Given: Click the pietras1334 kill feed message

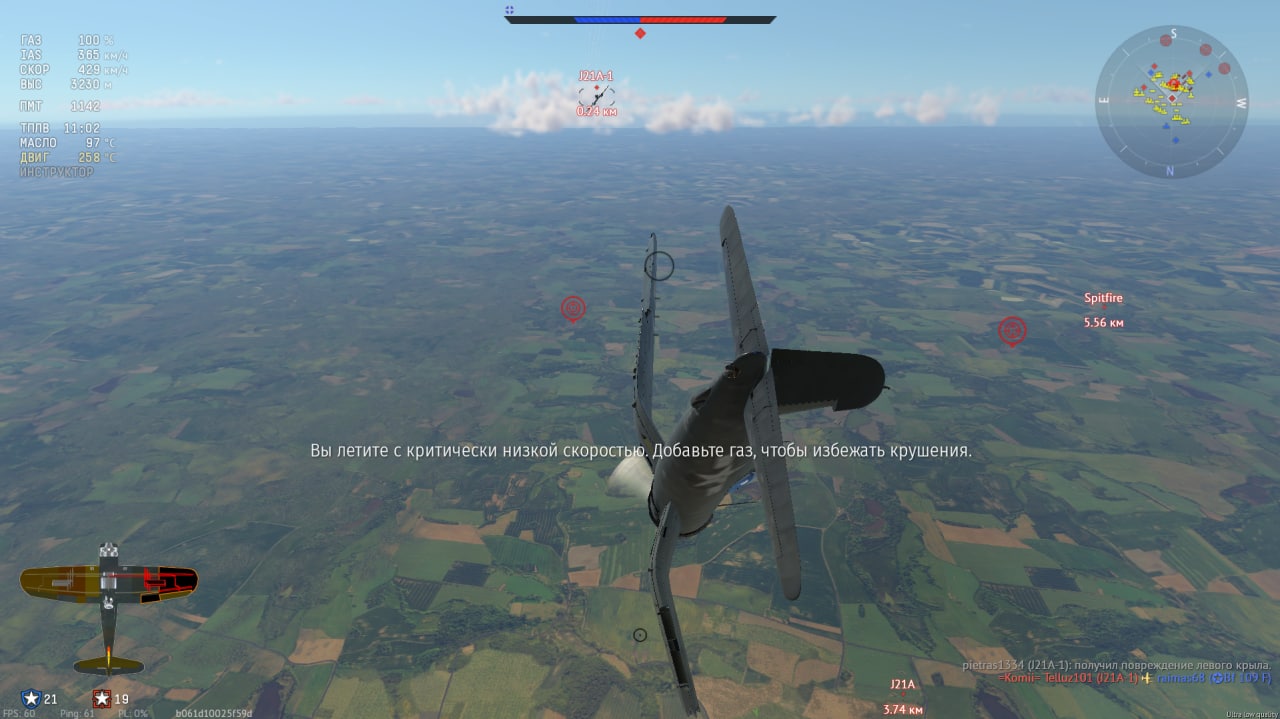Looking at the screenshot, I should [1116, 665].
